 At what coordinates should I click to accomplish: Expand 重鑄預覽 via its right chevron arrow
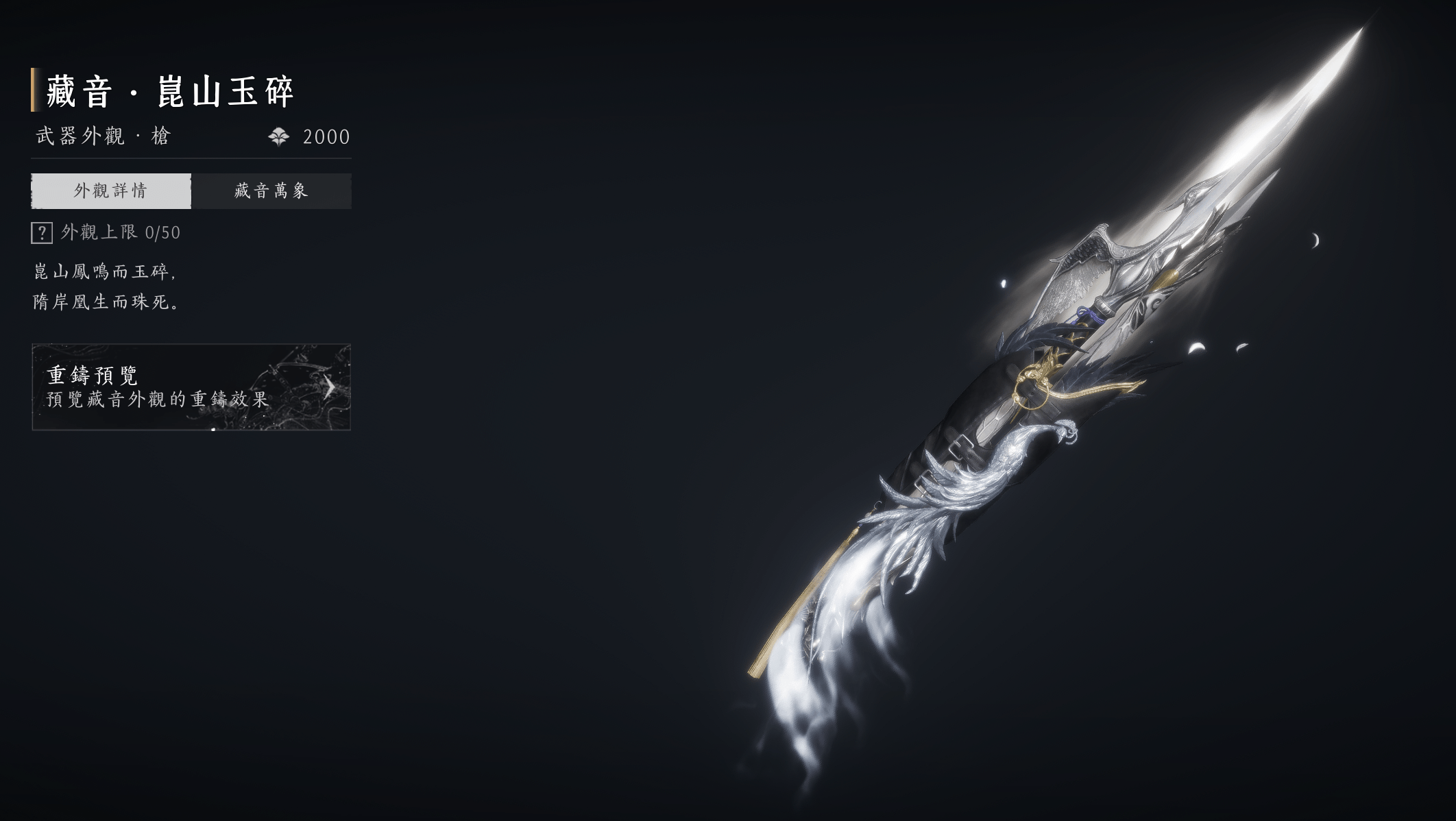pyautogui.click(x=330, y=389)
